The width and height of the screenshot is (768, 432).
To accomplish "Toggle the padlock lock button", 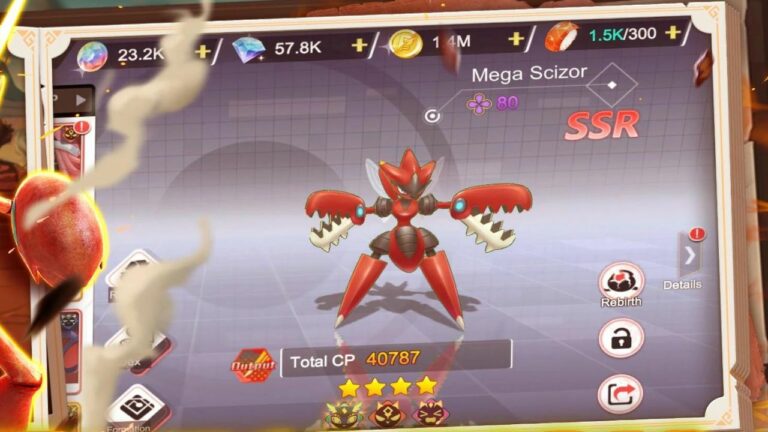I will 621,338.
